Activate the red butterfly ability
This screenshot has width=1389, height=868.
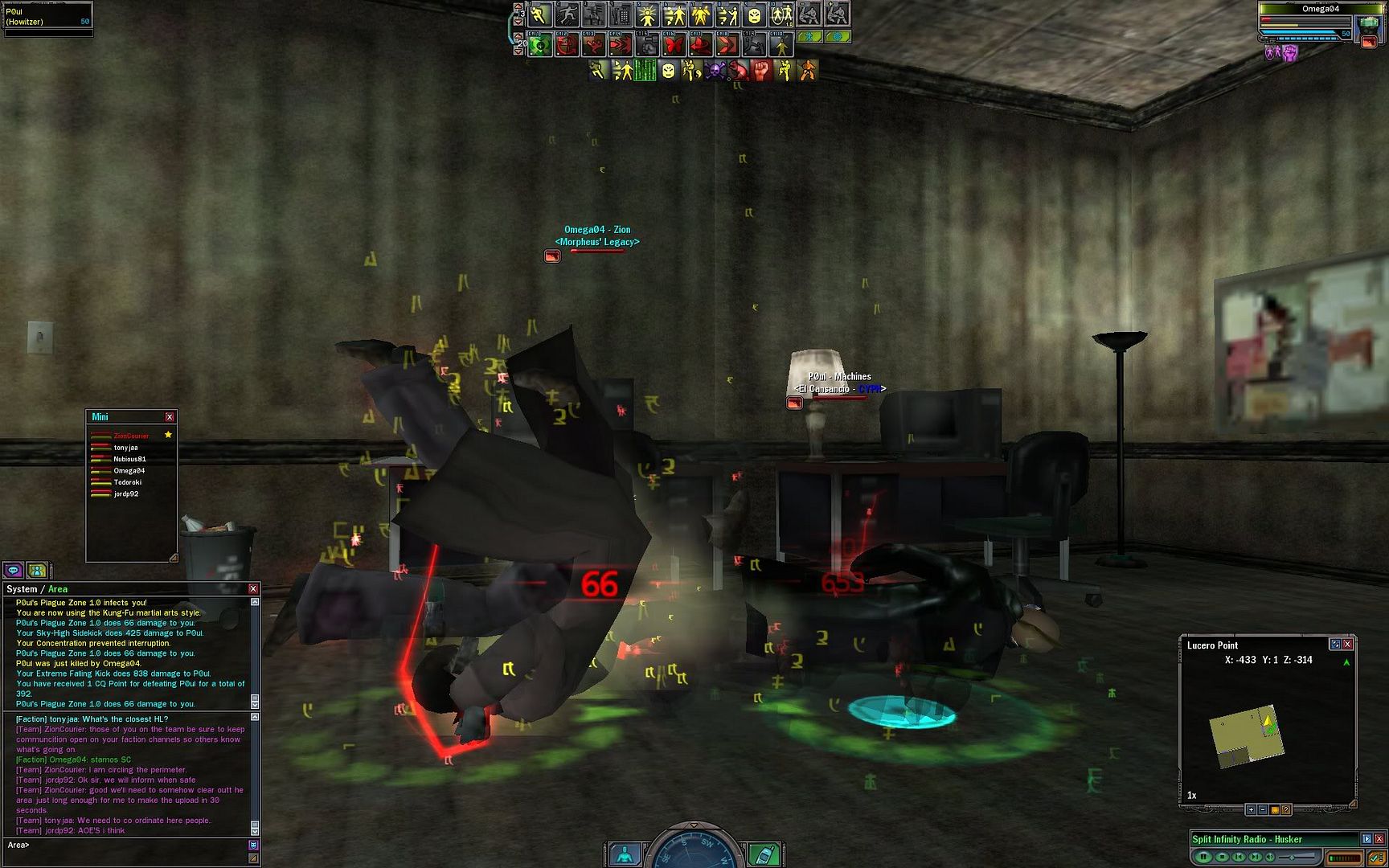click(674, 45)
